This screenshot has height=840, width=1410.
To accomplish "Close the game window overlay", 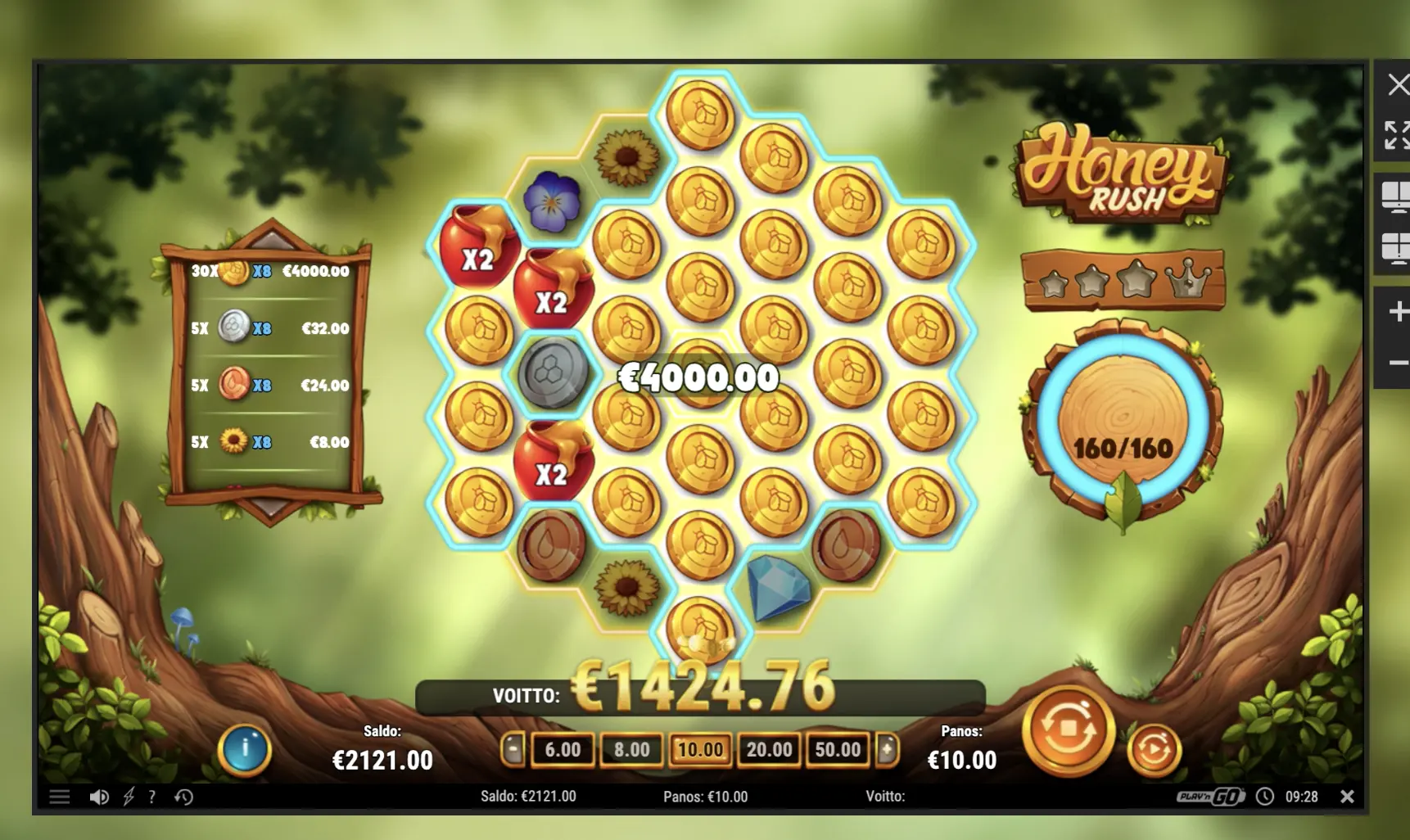I will (x=1397, y=84).
